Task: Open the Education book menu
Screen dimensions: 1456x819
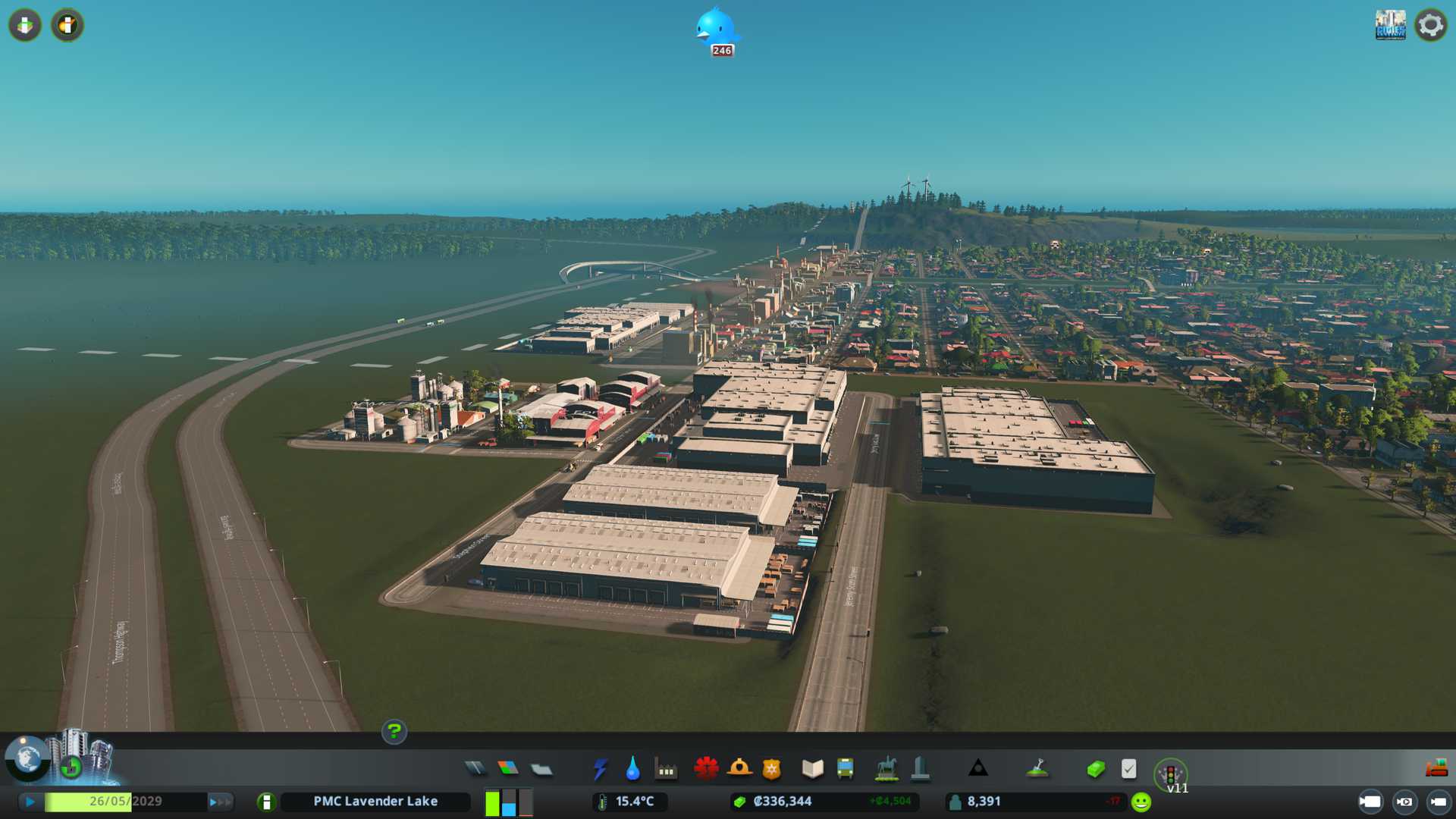Action: [812, 769]
